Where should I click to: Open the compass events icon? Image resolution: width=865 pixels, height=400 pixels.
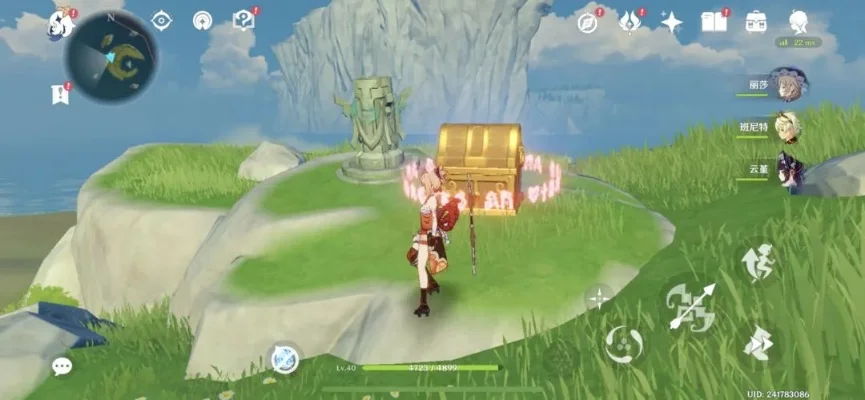point(588,21)
